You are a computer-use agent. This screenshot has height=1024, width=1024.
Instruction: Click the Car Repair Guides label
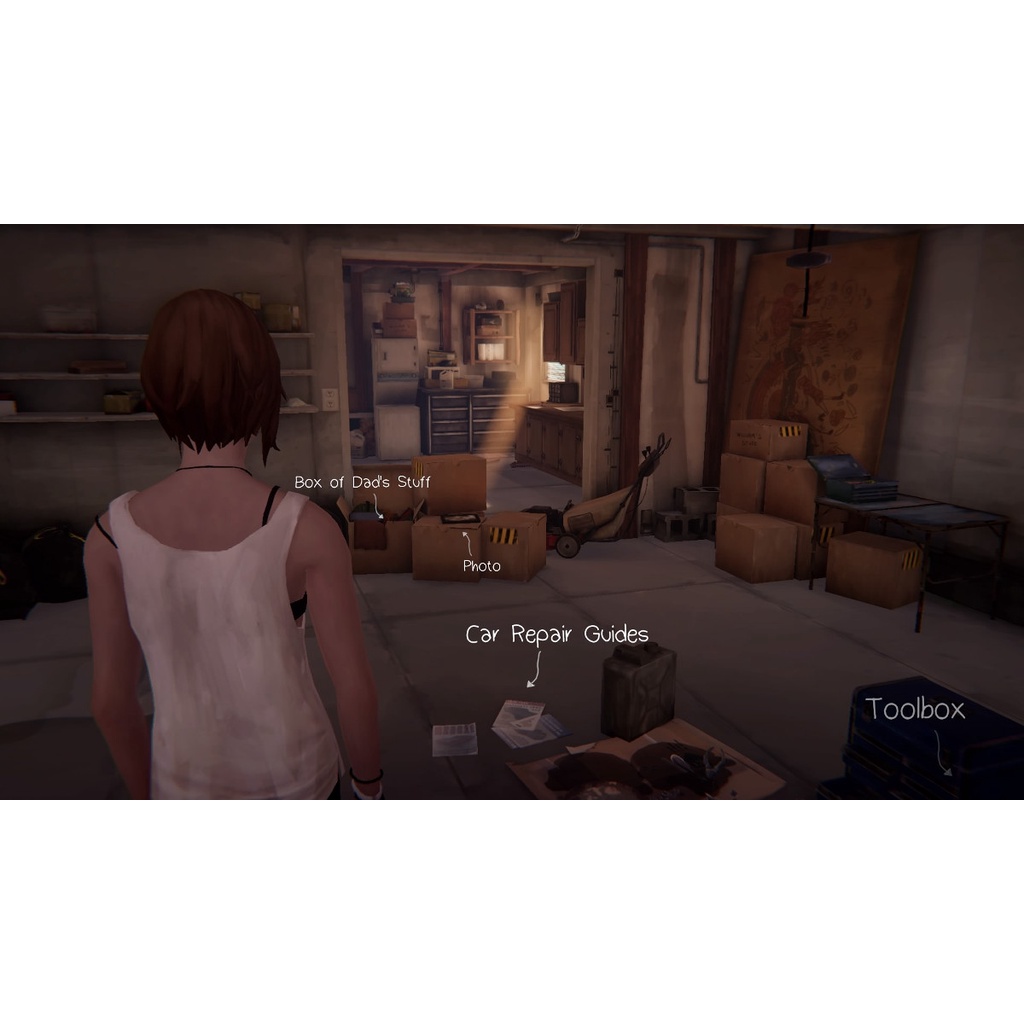click(x=557, y=635)
